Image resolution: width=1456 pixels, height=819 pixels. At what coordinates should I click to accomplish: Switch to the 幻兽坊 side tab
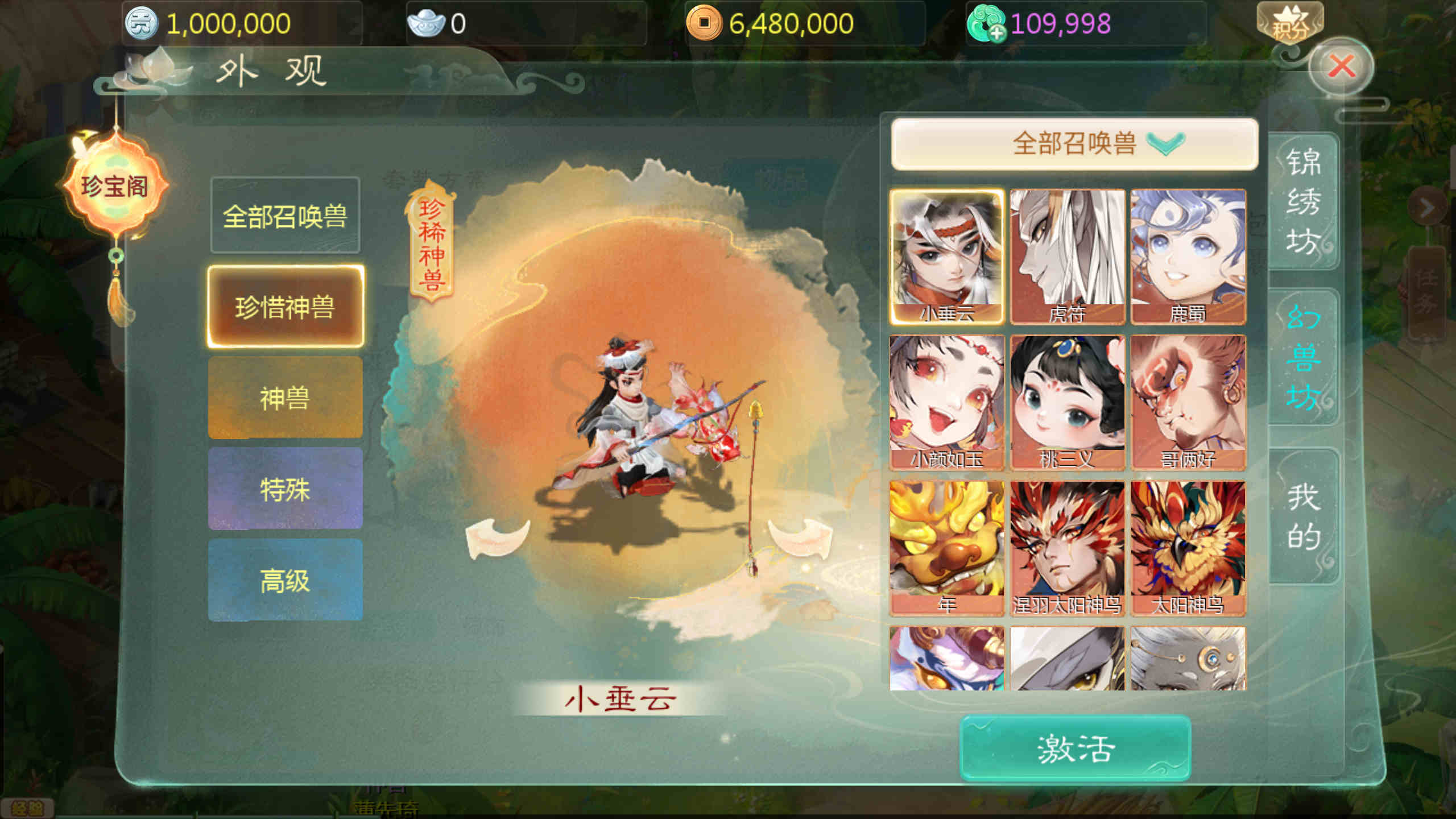(1303, 357)
